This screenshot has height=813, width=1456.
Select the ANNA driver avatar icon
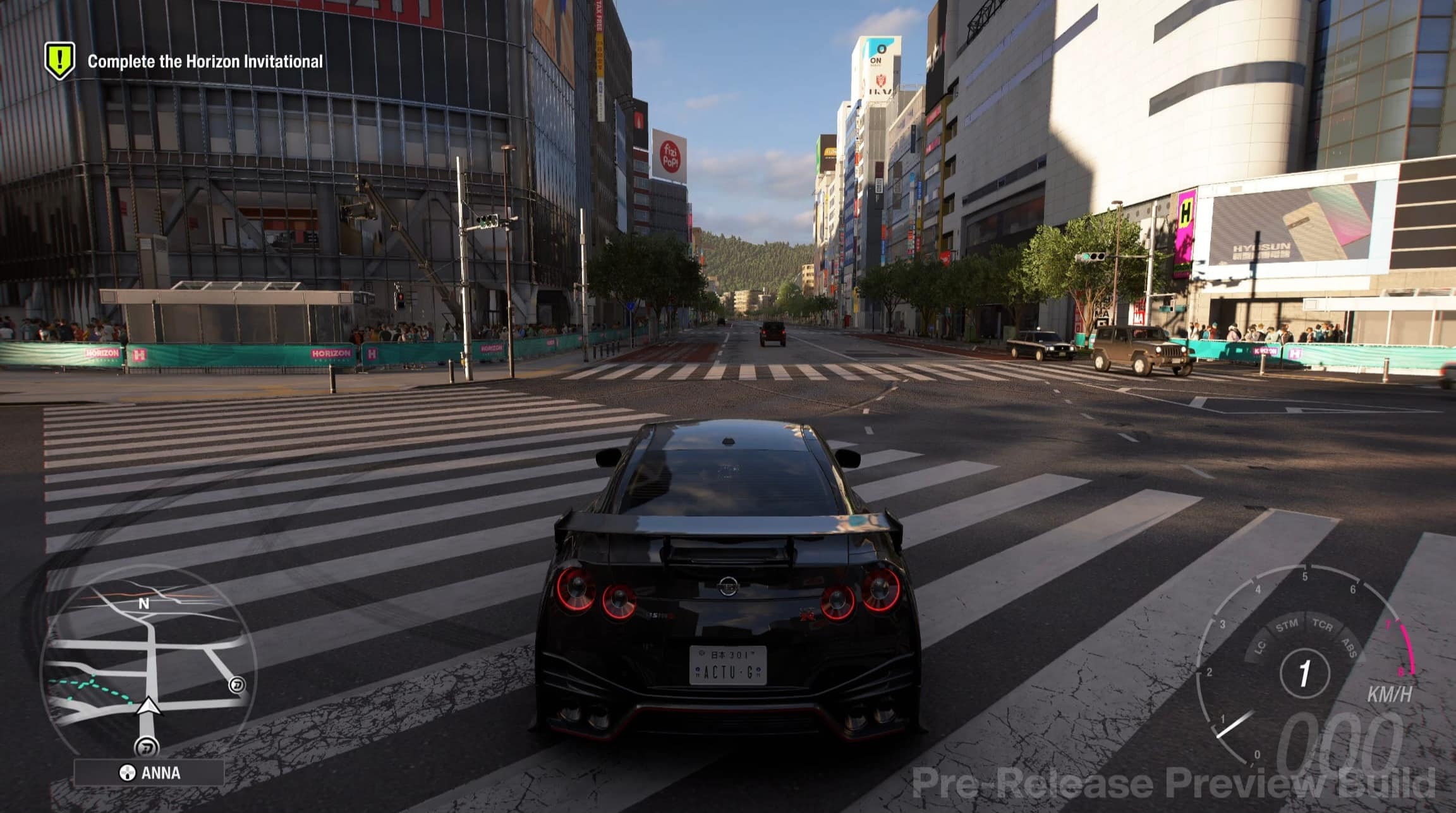click(x=128, y=772)
